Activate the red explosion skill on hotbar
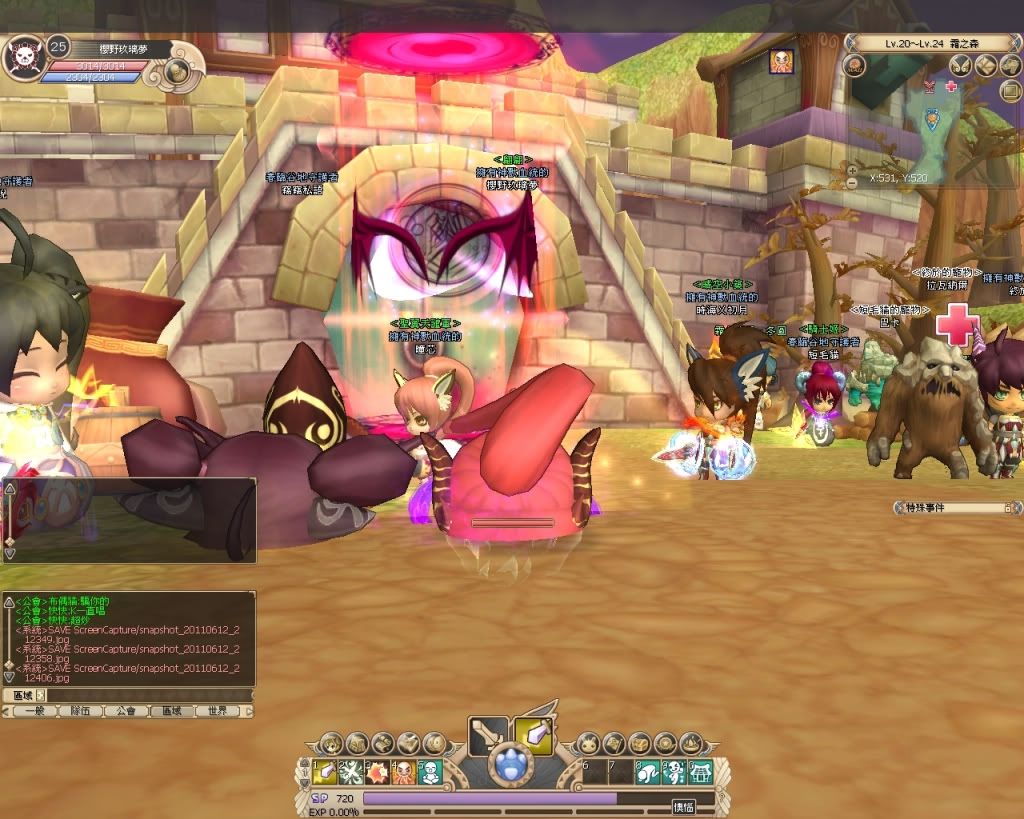 click(376, 771)
